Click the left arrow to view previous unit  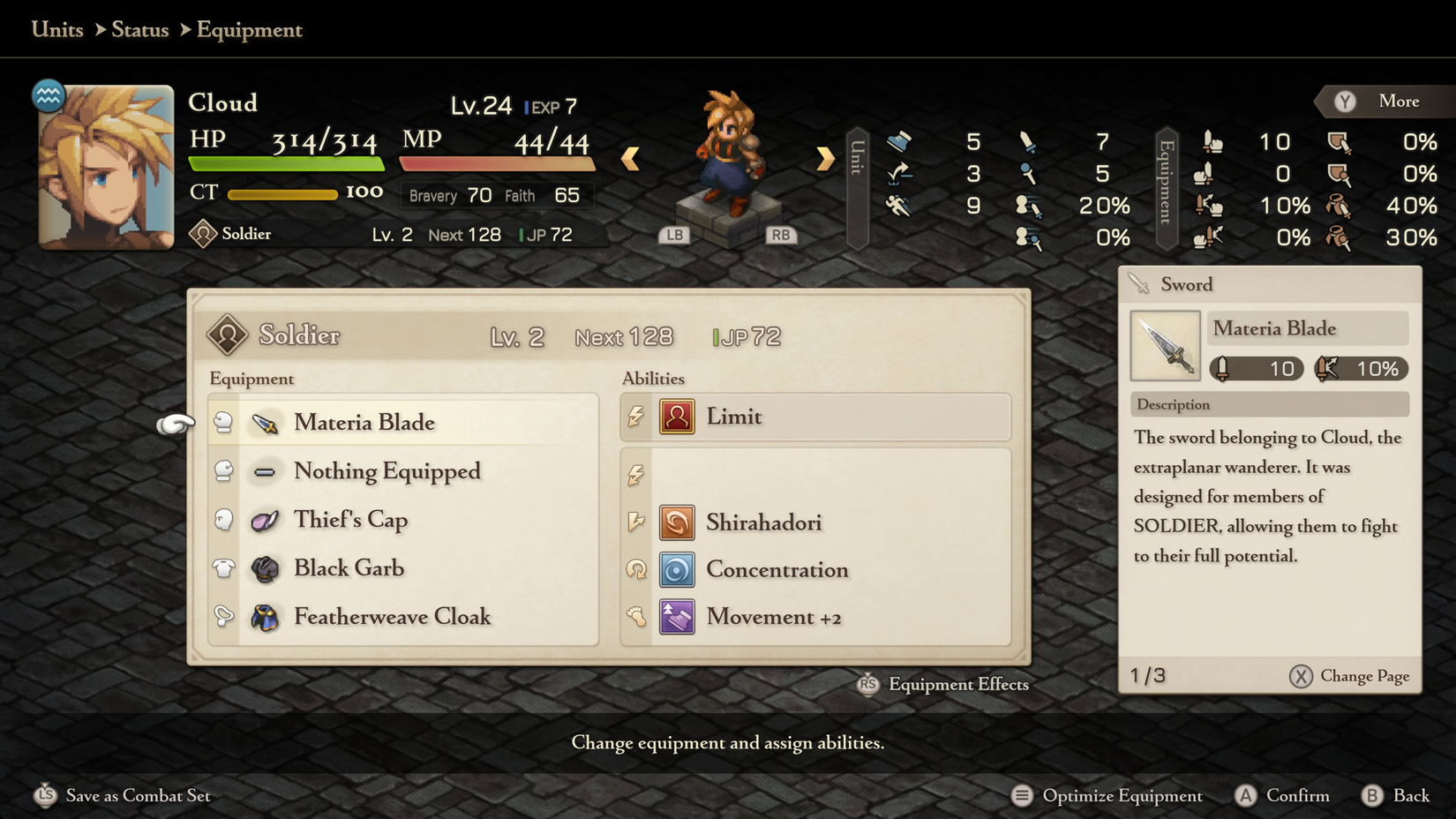pos(630,157)
